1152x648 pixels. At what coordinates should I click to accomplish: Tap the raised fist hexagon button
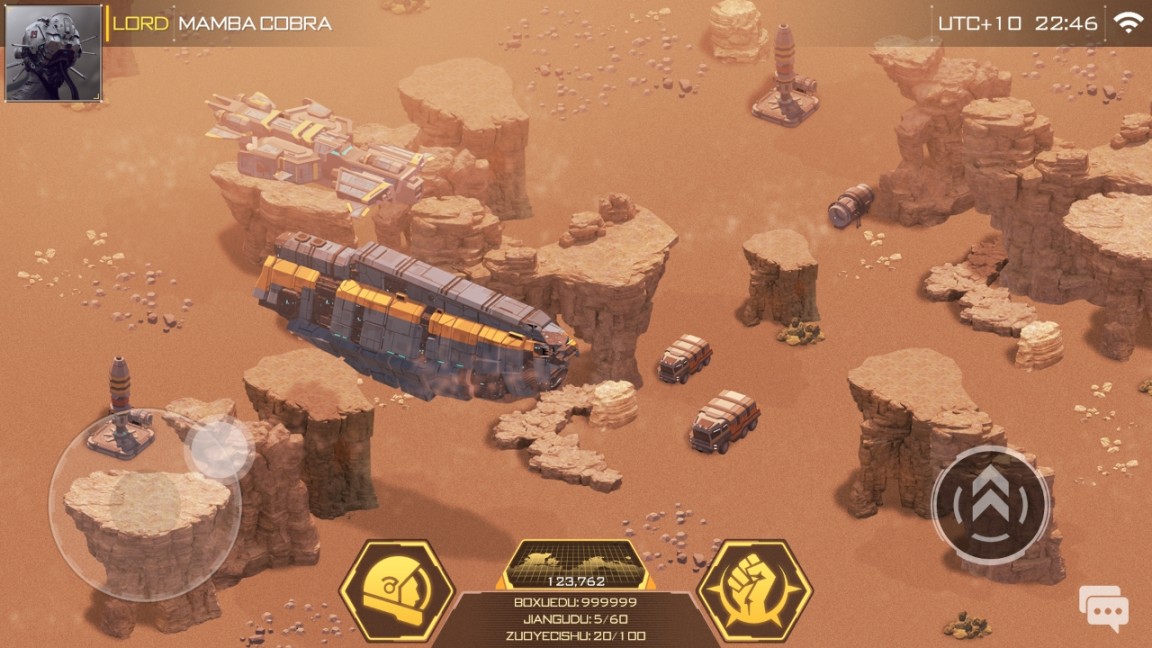coord(755,591)
